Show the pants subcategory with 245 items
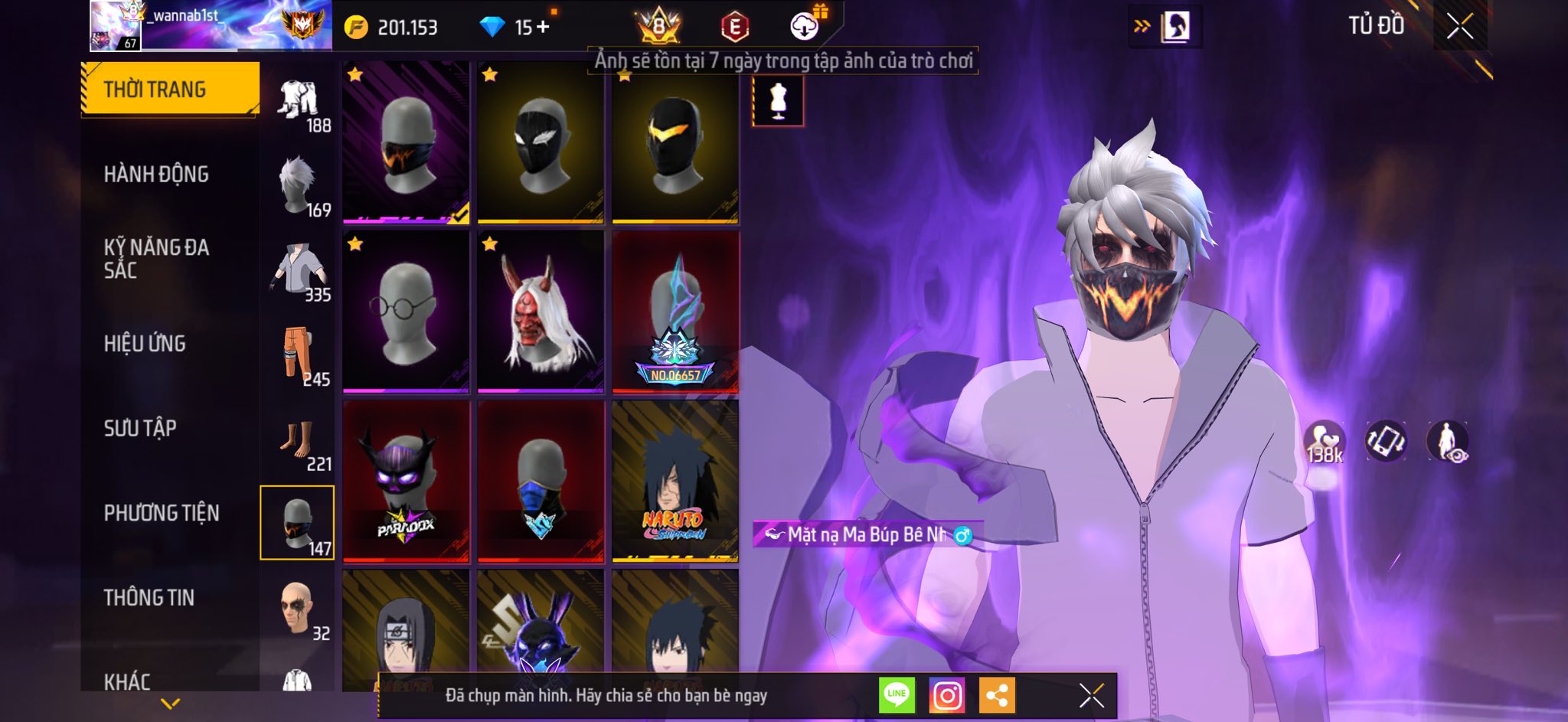Screen dimensions: 1568x722 pyautogui.click(x=298, y=355)
